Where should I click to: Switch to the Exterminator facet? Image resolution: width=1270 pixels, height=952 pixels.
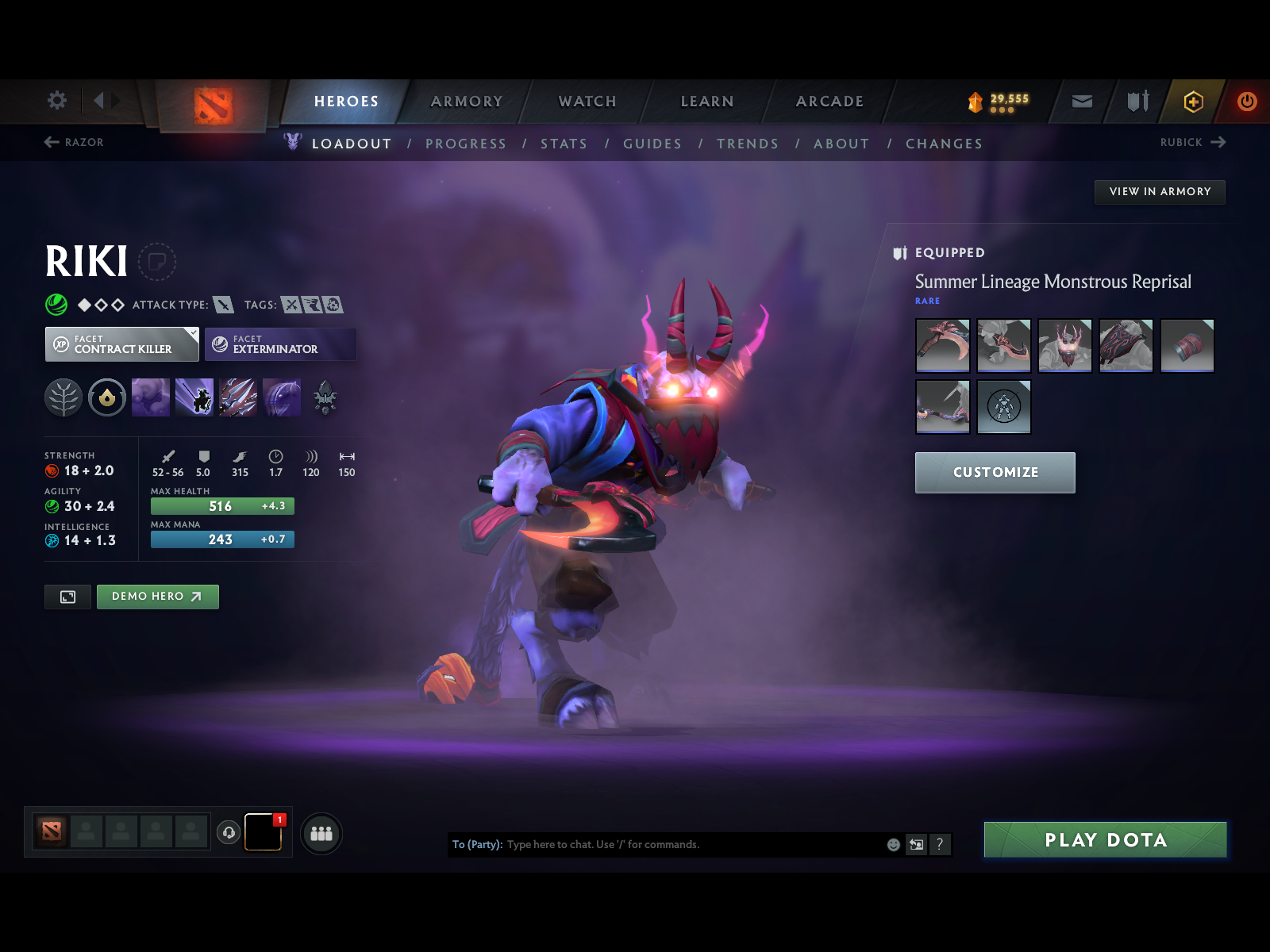[280, 344]
